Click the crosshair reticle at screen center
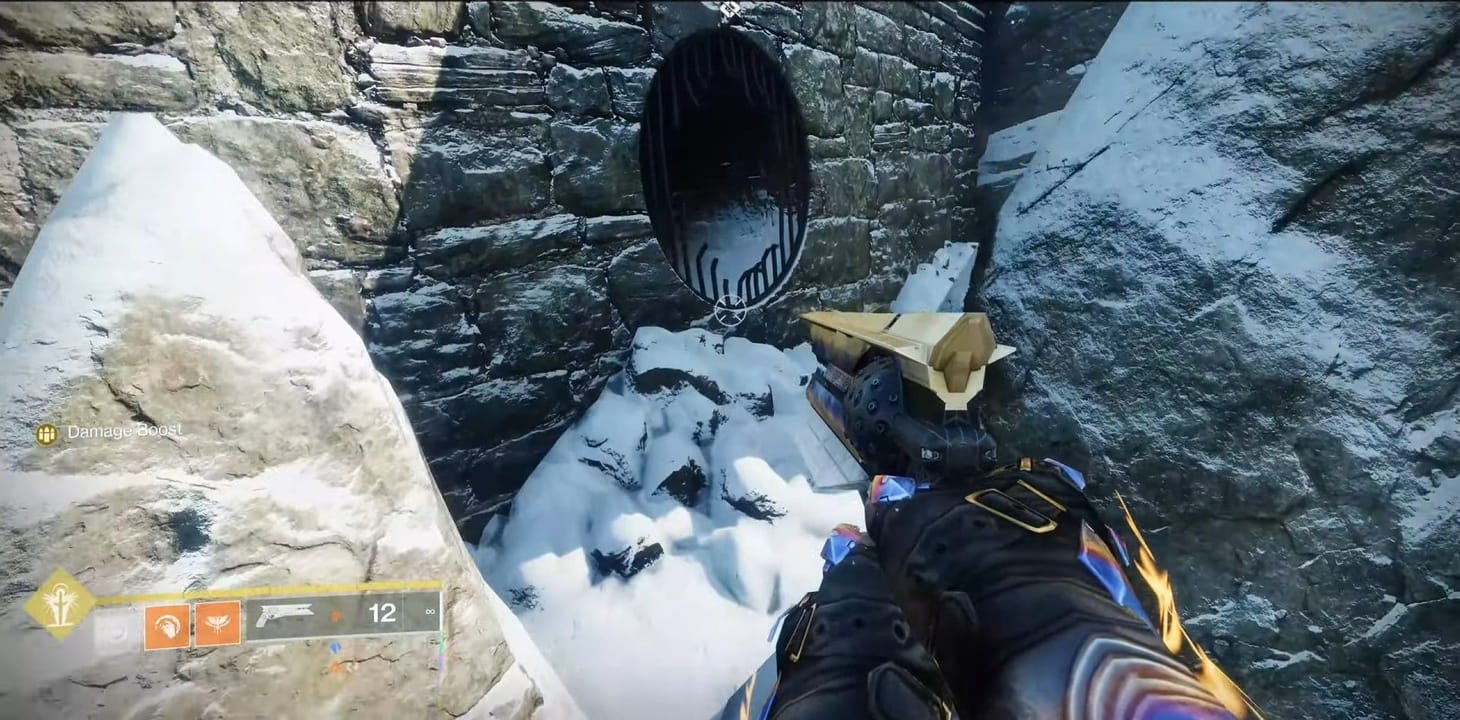Image resolution: width=1460 pixels, height=720 pixels. pos(728,310)
